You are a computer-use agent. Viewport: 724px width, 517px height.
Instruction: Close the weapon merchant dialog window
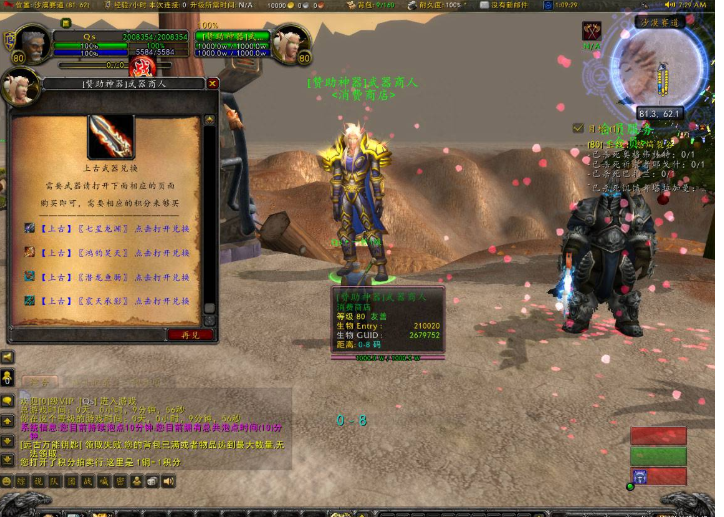tap(212, 84)
